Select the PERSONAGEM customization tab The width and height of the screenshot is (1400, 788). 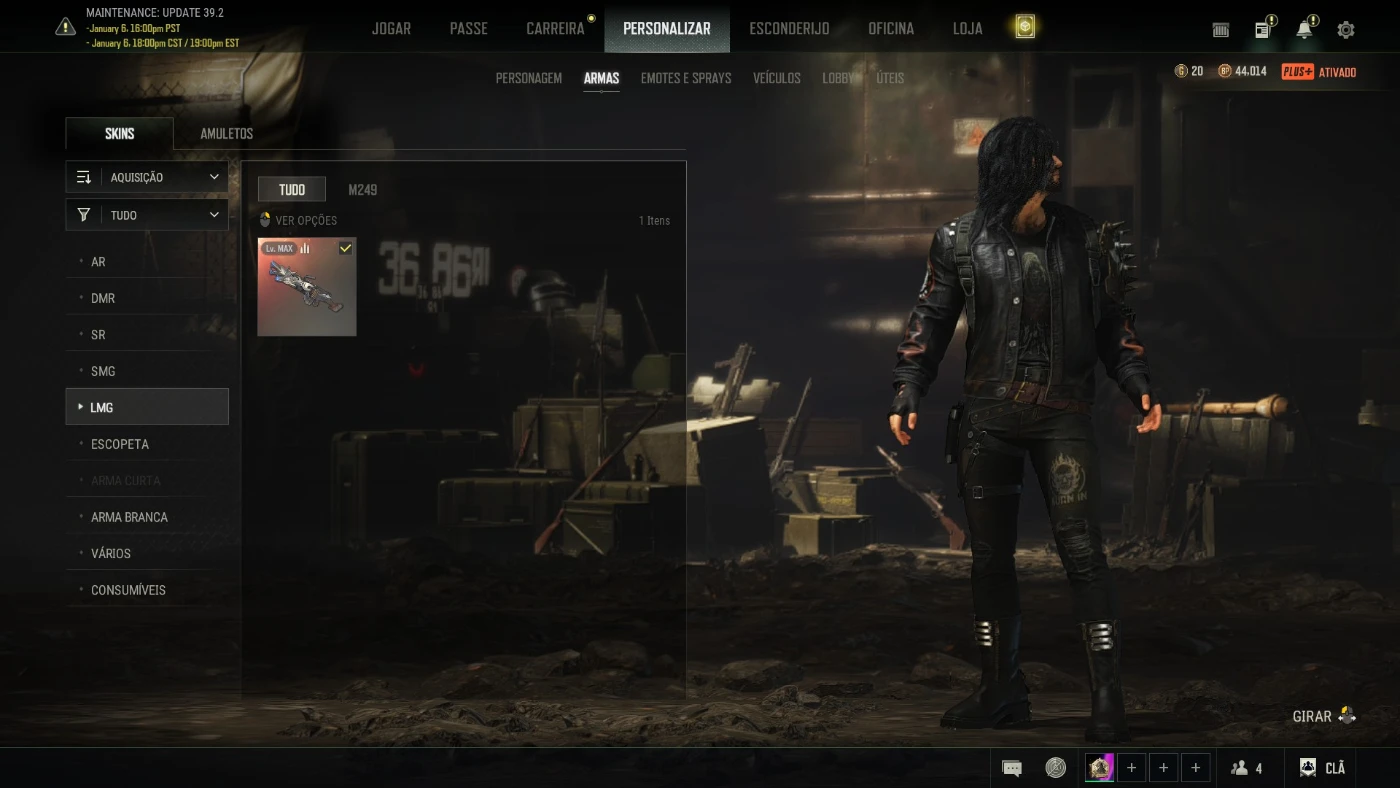[529, 78]
